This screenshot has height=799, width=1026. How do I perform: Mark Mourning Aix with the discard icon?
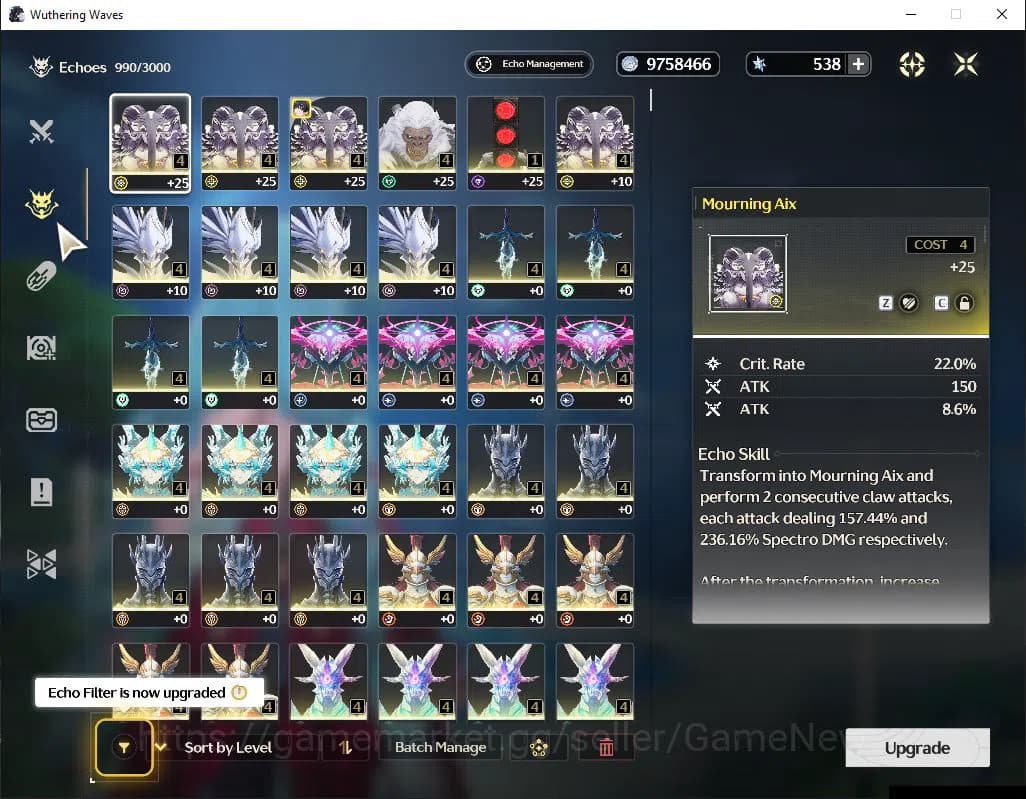tap(908, 303)
